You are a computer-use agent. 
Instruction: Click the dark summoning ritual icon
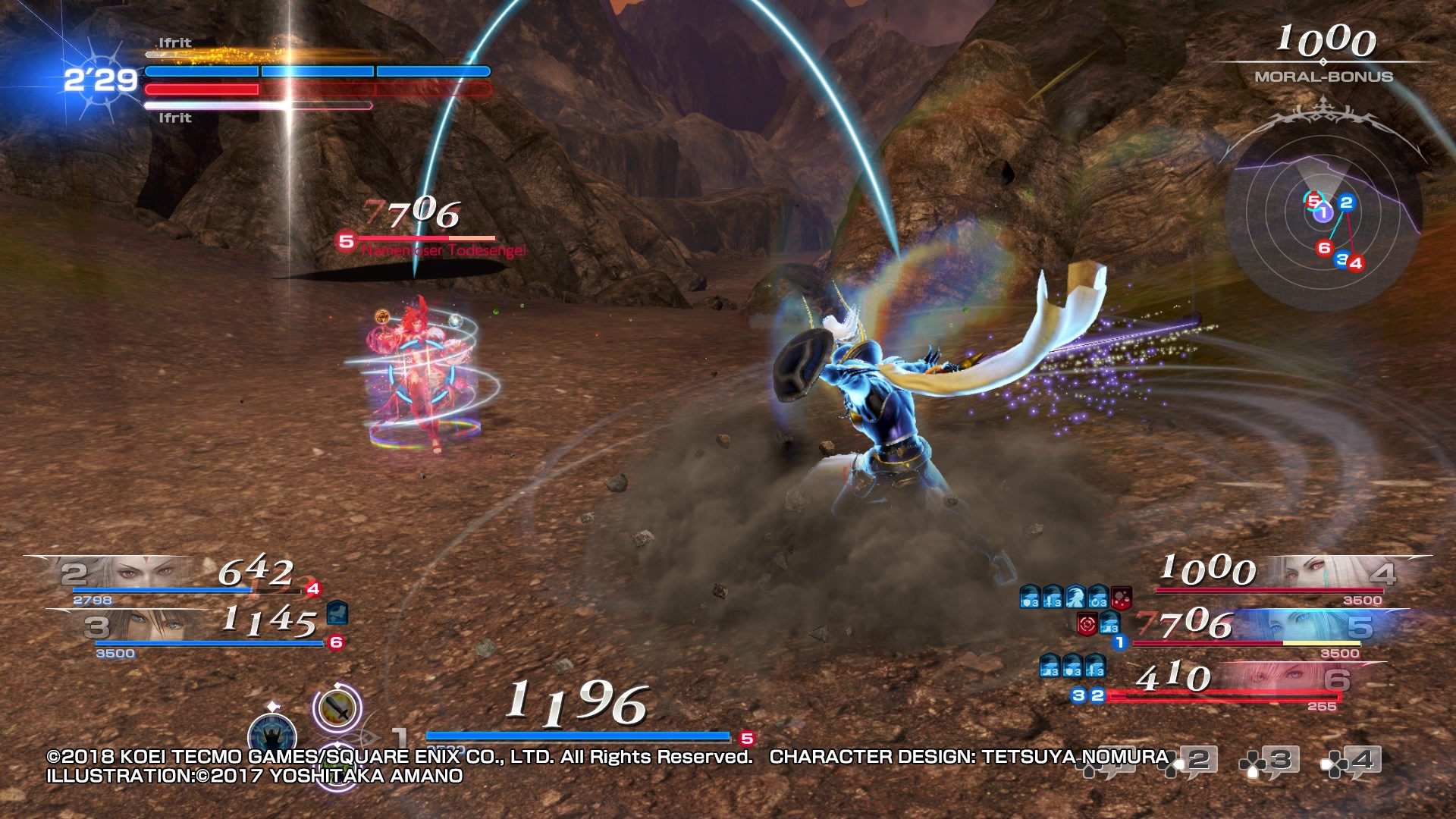pyautogui.click(x=271, y=732)
